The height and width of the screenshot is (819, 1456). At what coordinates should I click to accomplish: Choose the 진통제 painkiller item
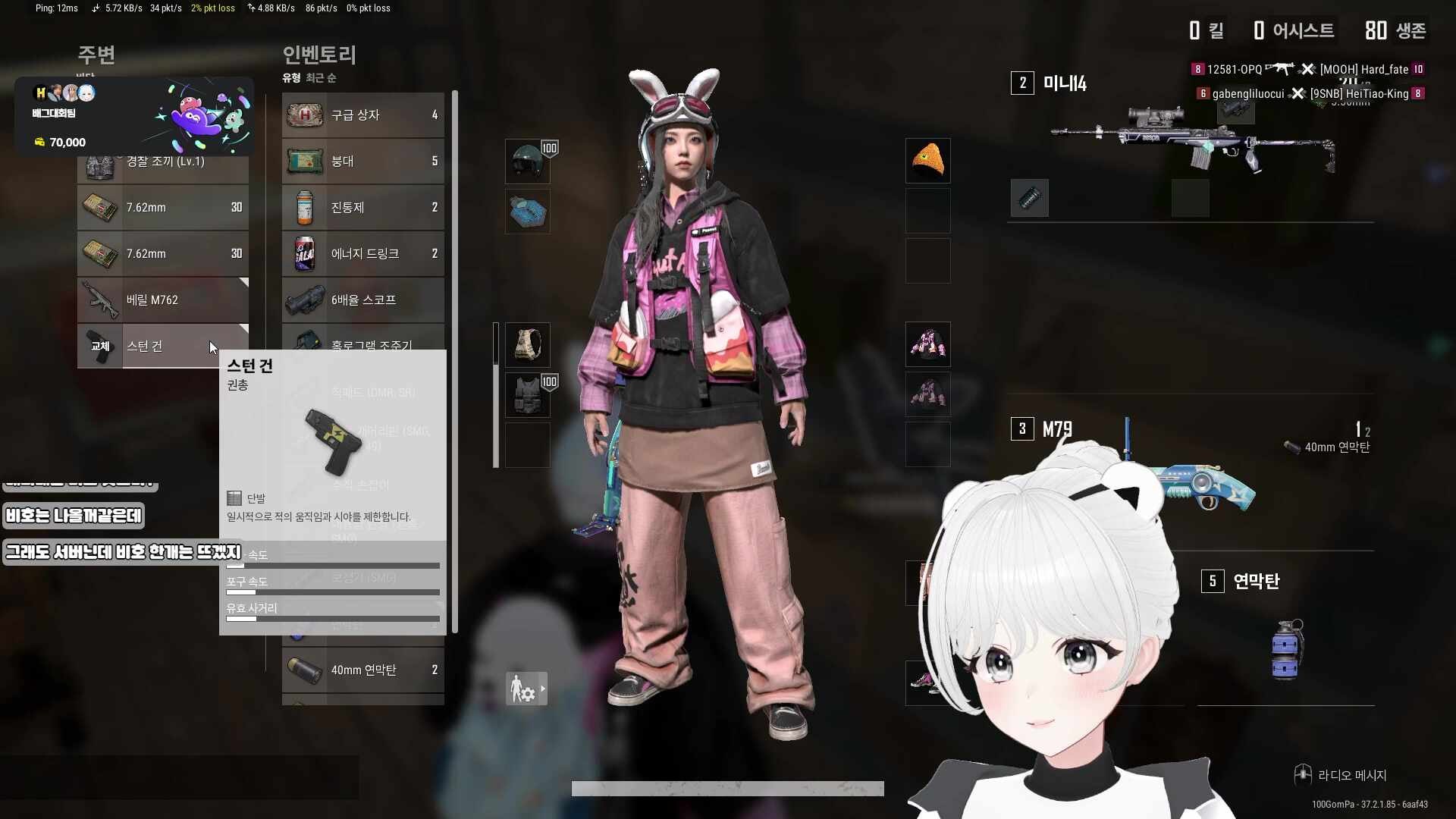(x=362, y=208)
